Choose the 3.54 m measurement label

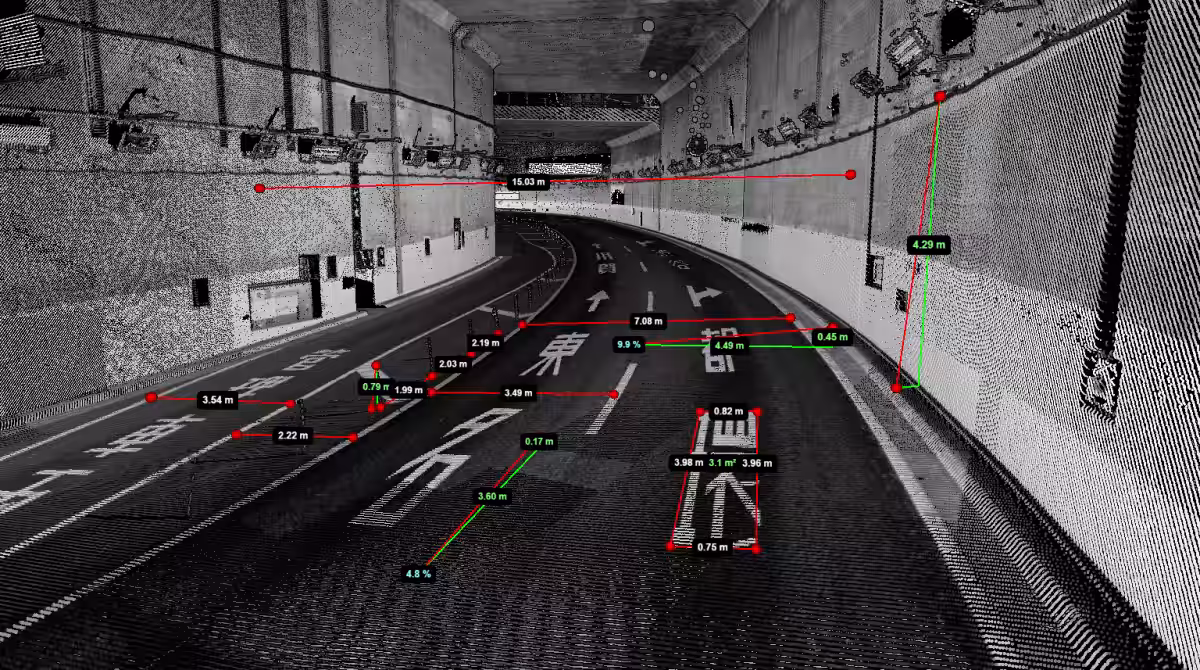click(x=218, y=400)
